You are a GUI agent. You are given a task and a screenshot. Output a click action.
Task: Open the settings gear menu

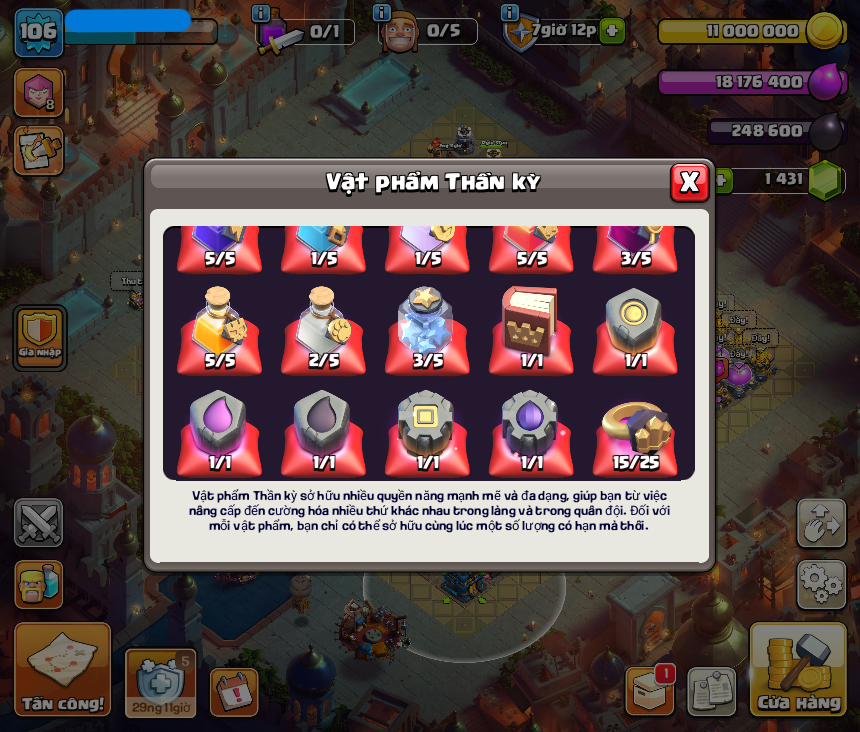point(821,584)
